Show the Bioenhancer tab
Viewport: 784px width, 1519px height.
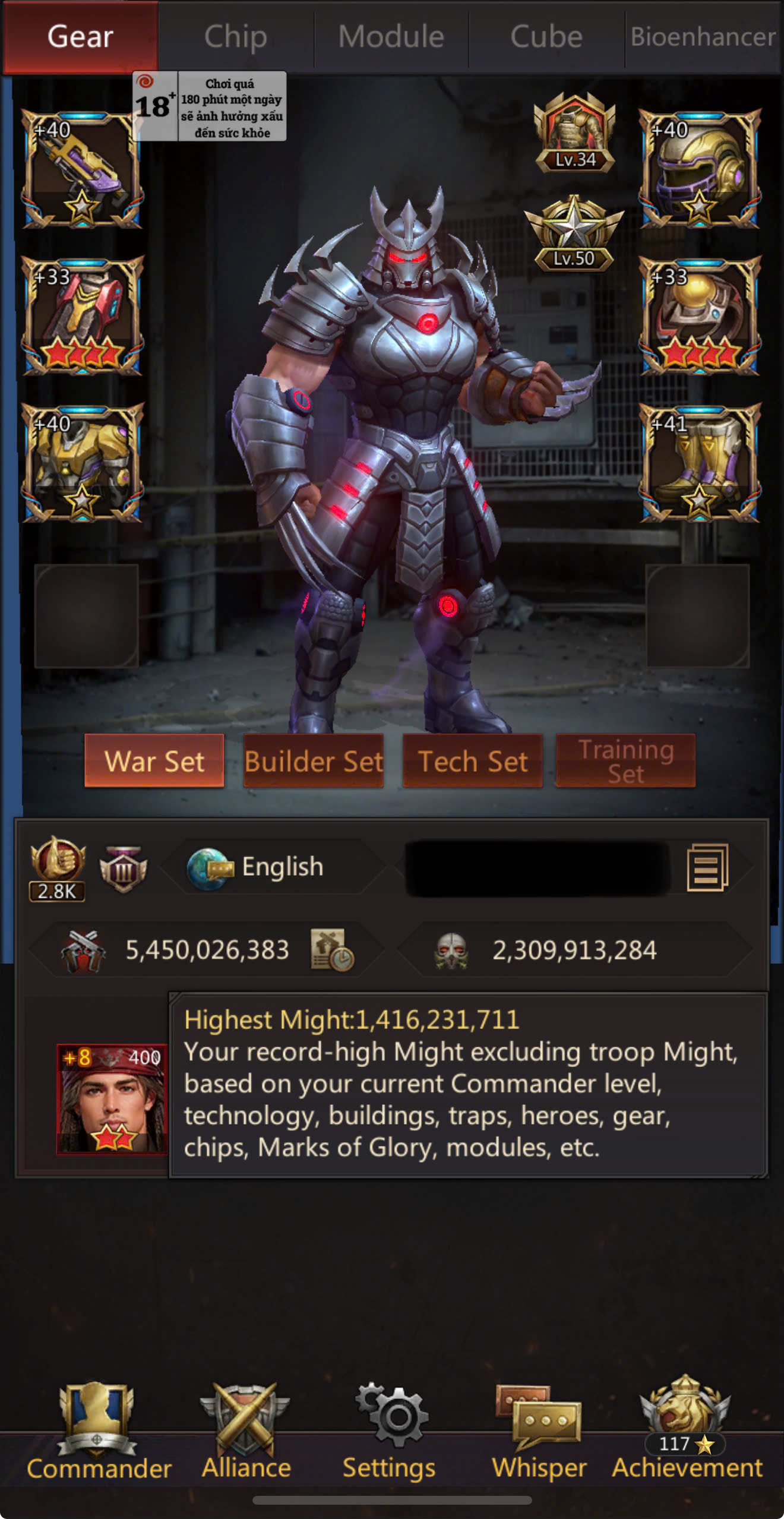click(x=703, y=37)
